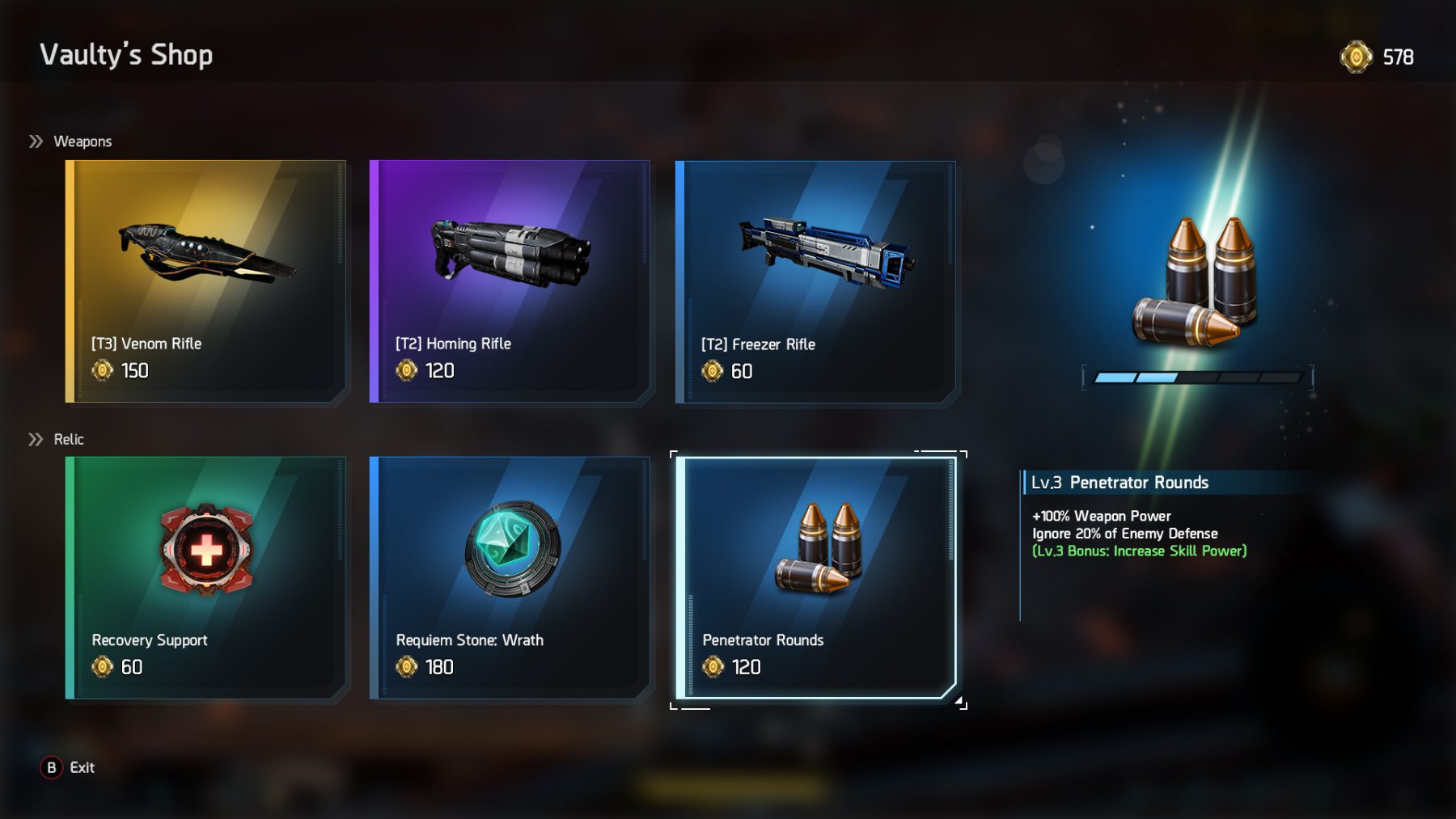Click the coin icon on Venom Rifle price
Image resolution: width=1456 pixels, height=819 pixels.
[101, 370]
